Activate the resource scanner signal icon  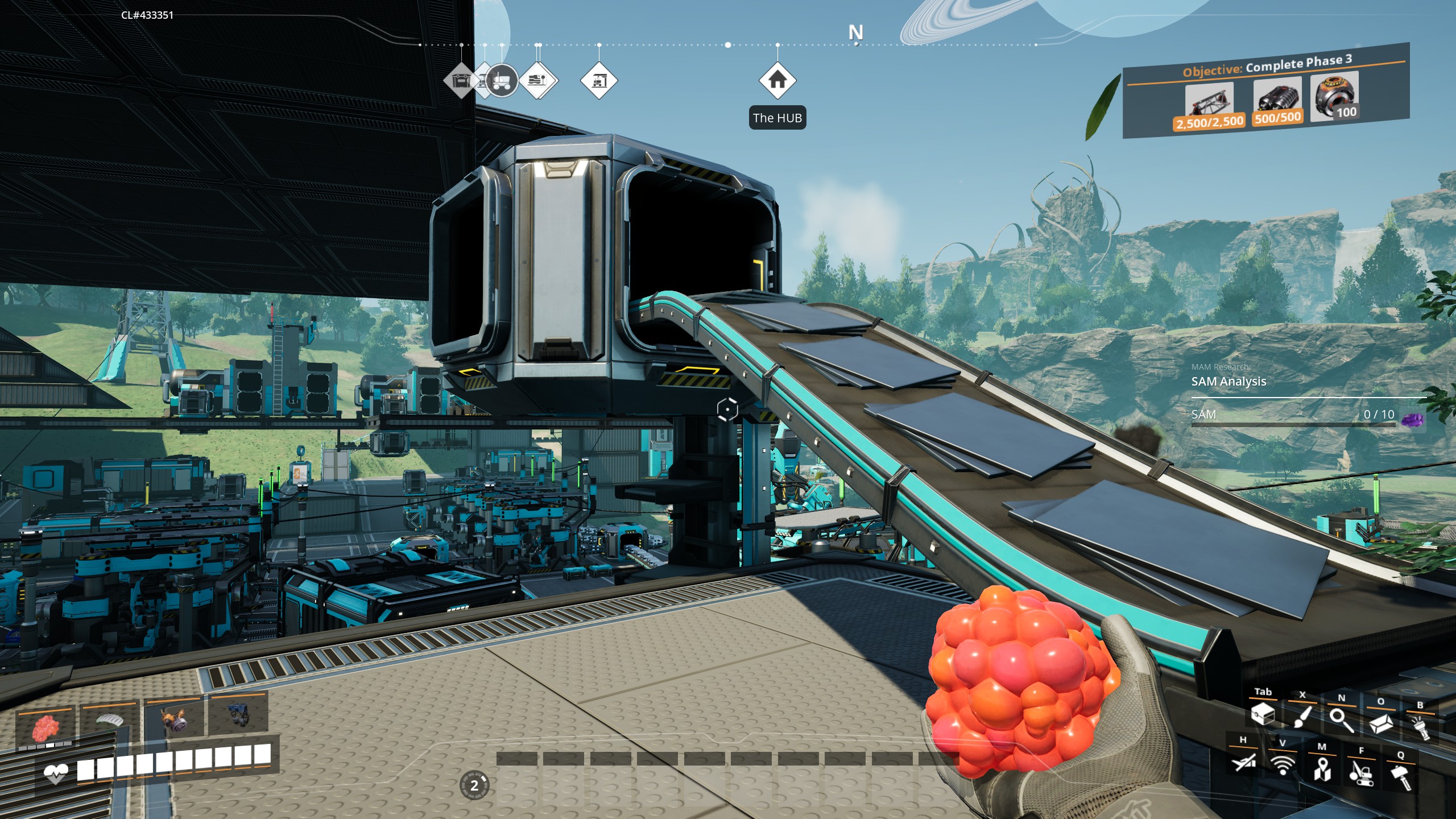coord(1283,764)
